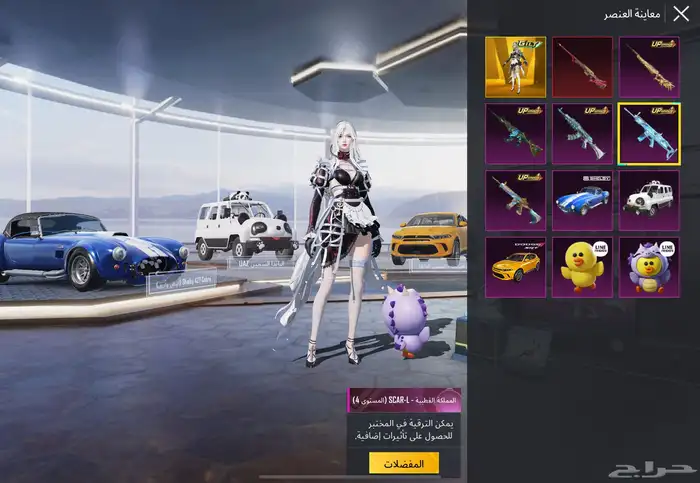This screenshot has width=700, height=483.
Task: Choose the white panda UAZ vehicle tile
Action: coord(649,200)
